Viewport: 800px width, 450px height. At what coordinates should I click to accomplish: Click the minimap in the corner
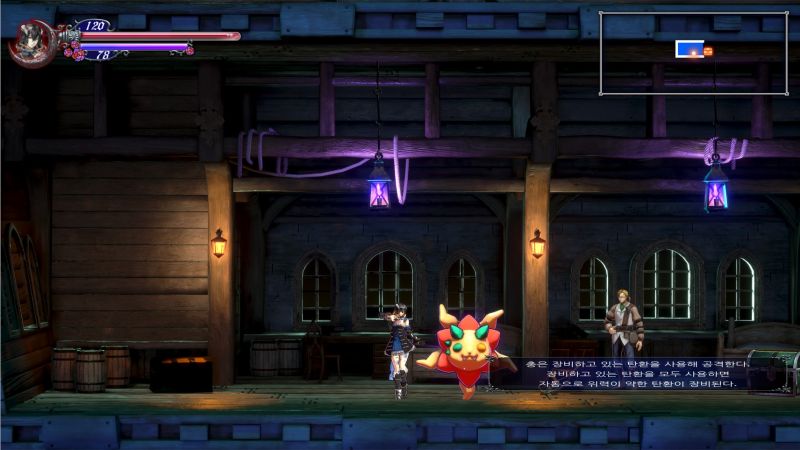point(693,53)
